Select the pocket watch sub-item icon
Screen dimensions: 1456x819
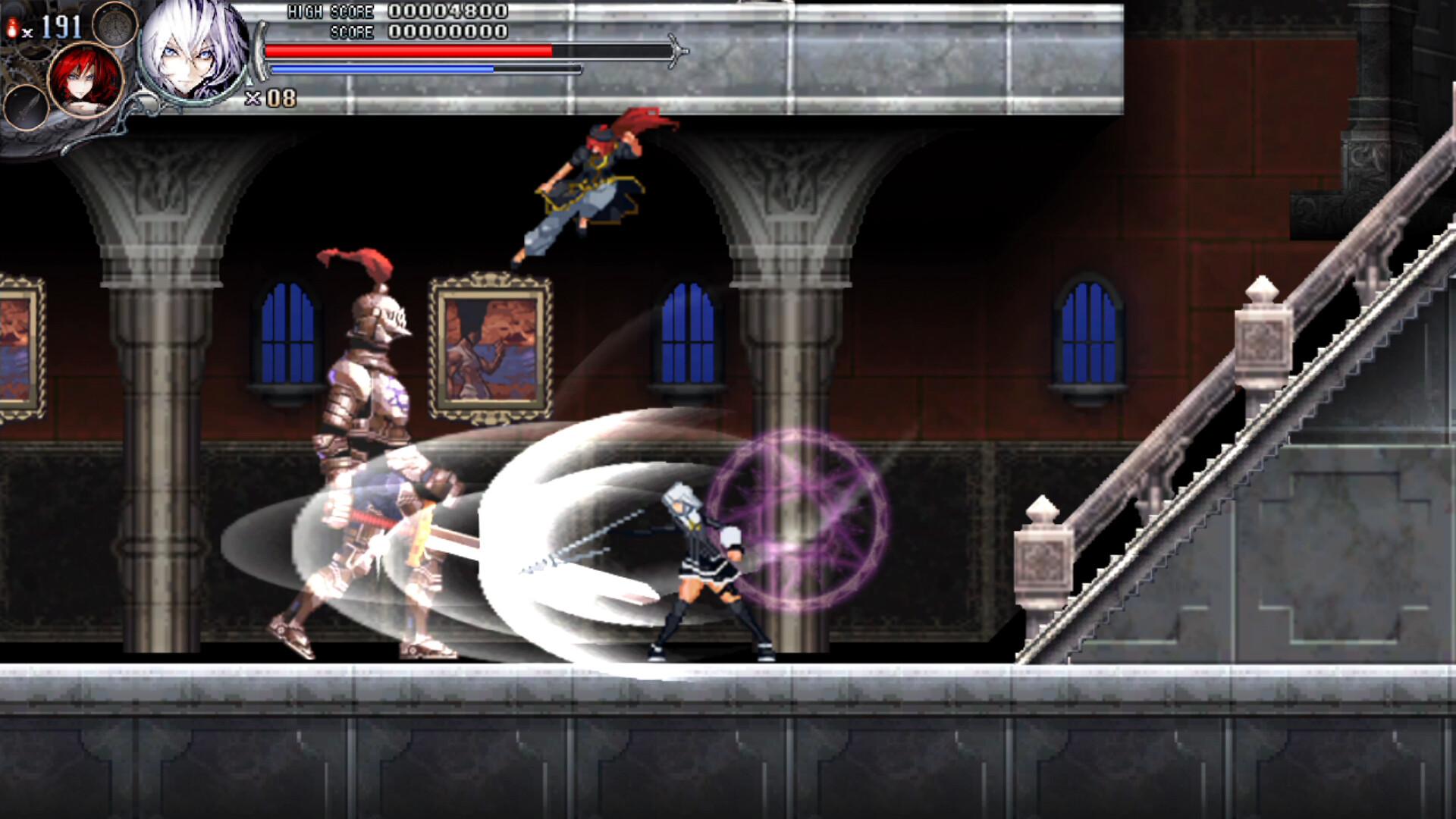[x=114, y=27]
